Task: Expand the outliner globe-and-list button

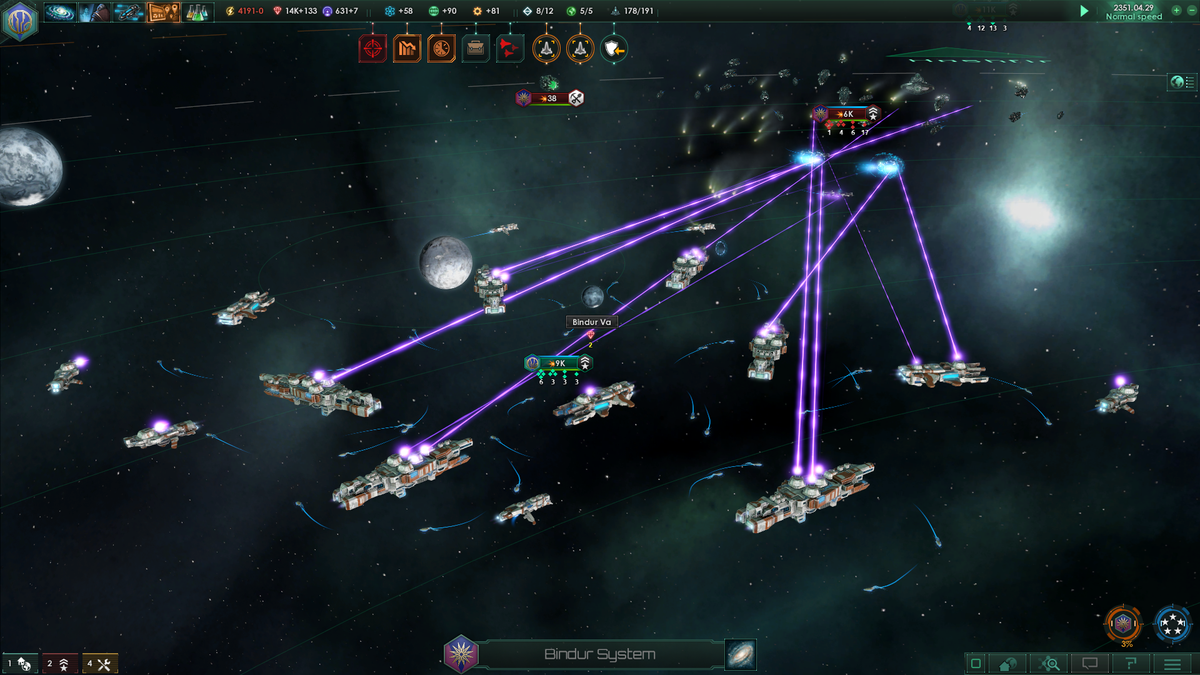Action: click(x=1181, y=82)
